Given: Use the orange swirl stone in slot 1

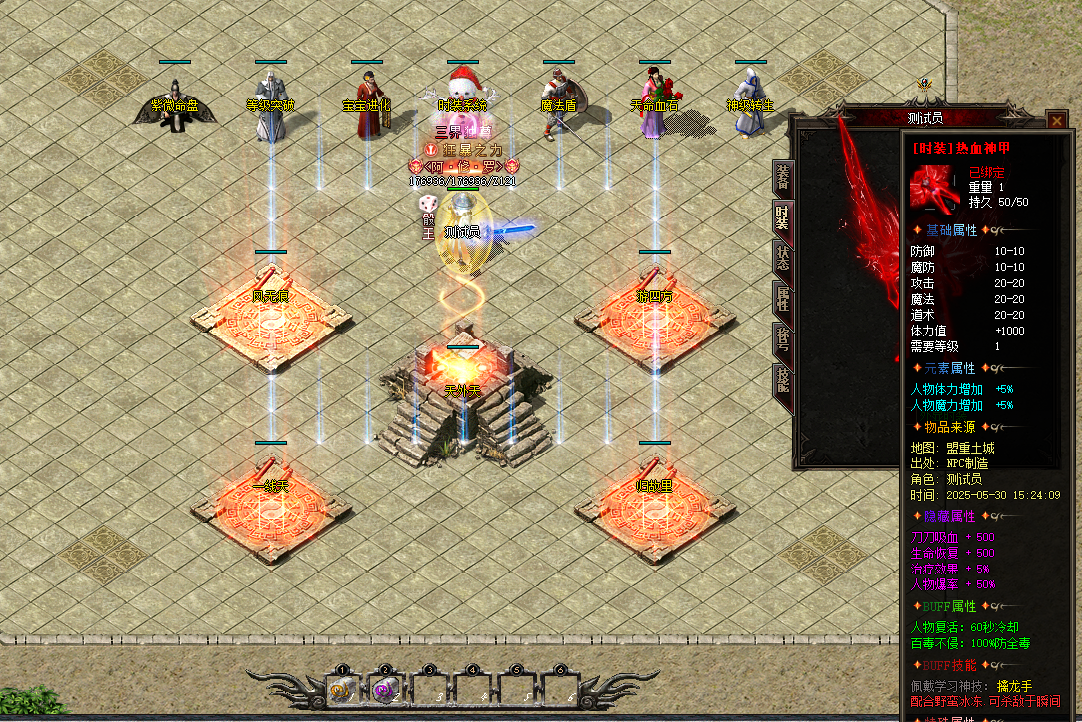Looking at the screenshot, I should click(x=342, y=688).
